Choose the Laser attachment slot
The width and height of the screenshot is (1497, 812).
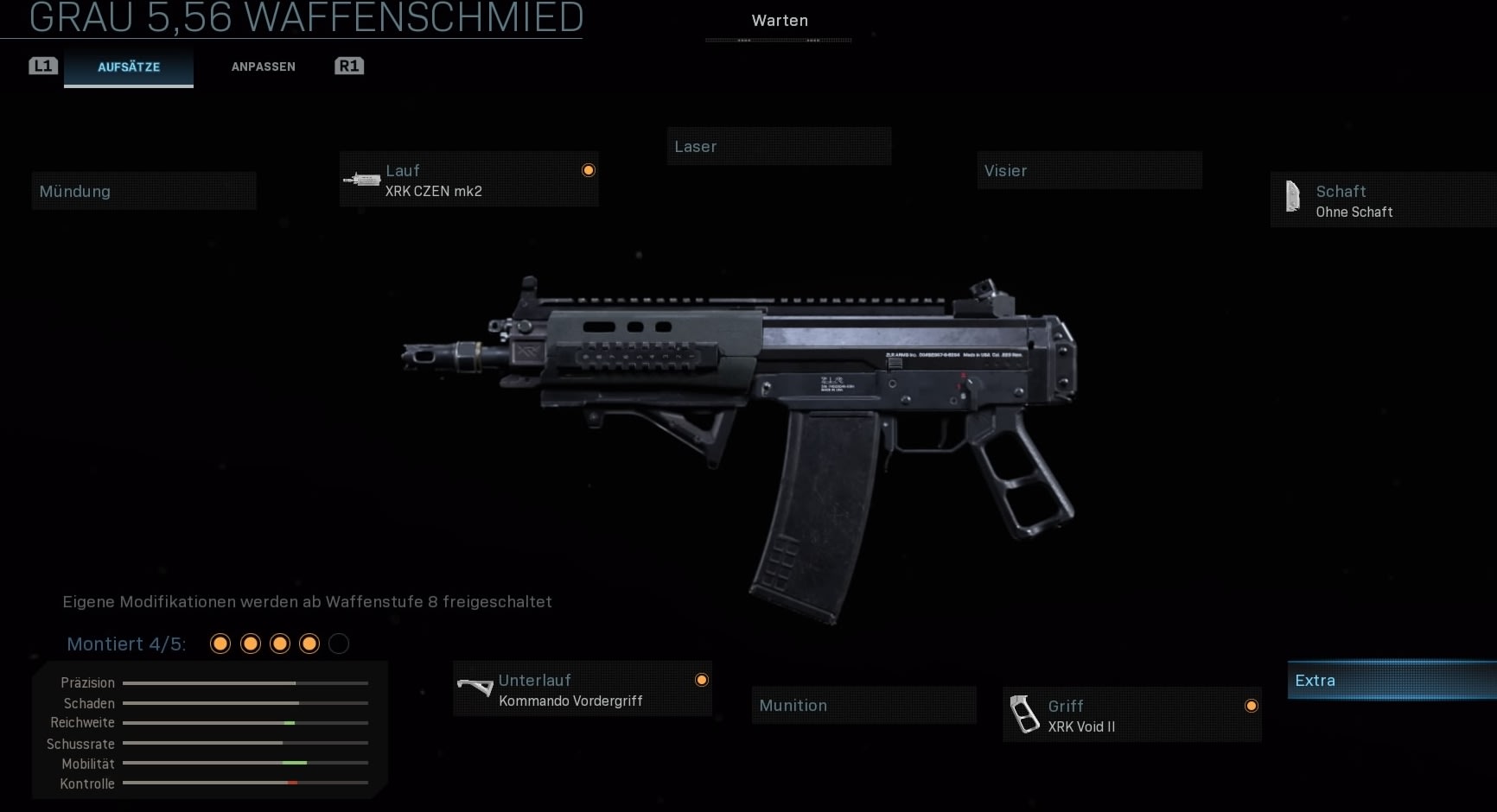click(778, 147)
